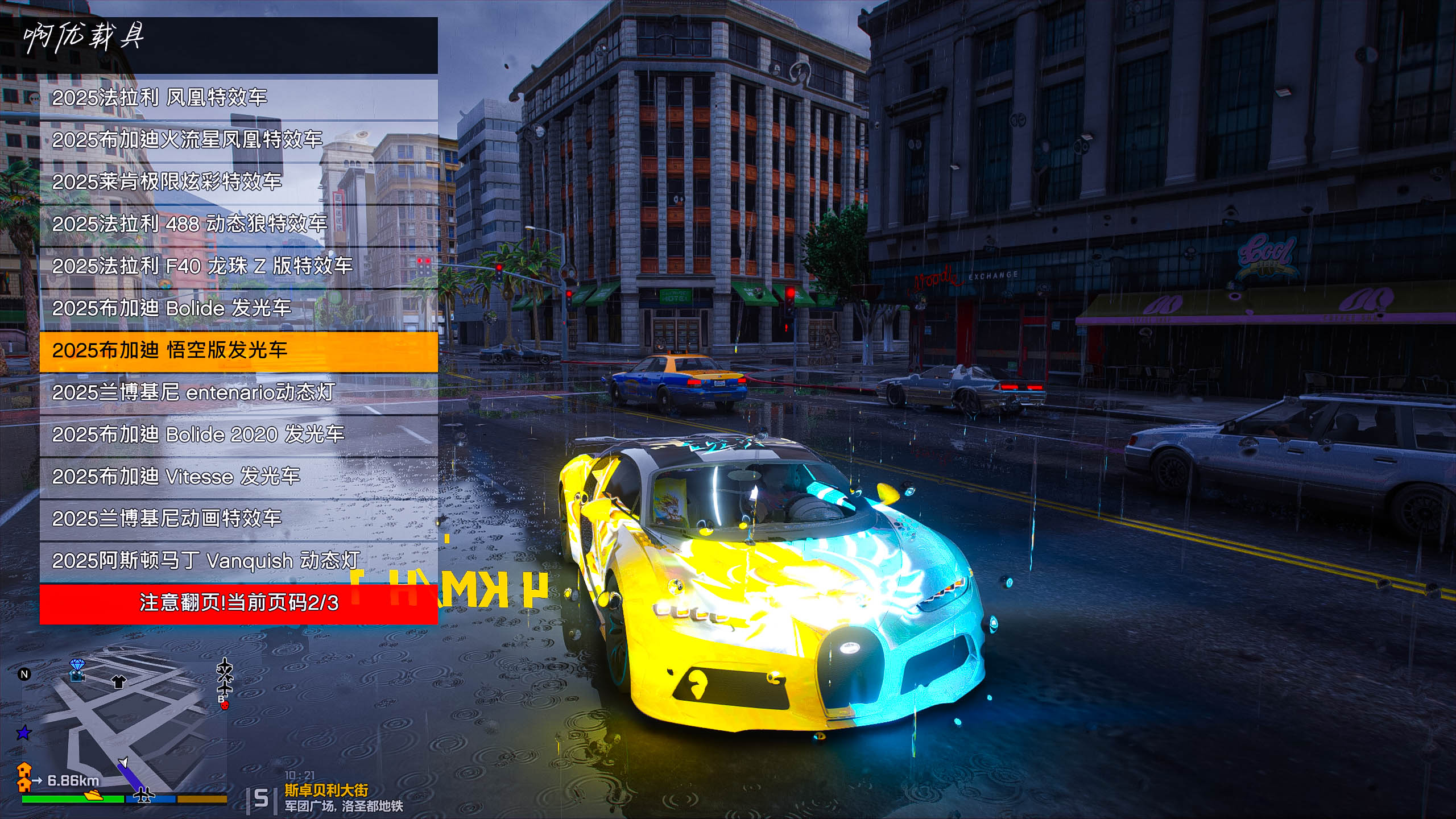Click highlighted 2025布加迪 悟空版发光车 entry
This screenshot has width=1456, height=819.
[x=238, y=351]
